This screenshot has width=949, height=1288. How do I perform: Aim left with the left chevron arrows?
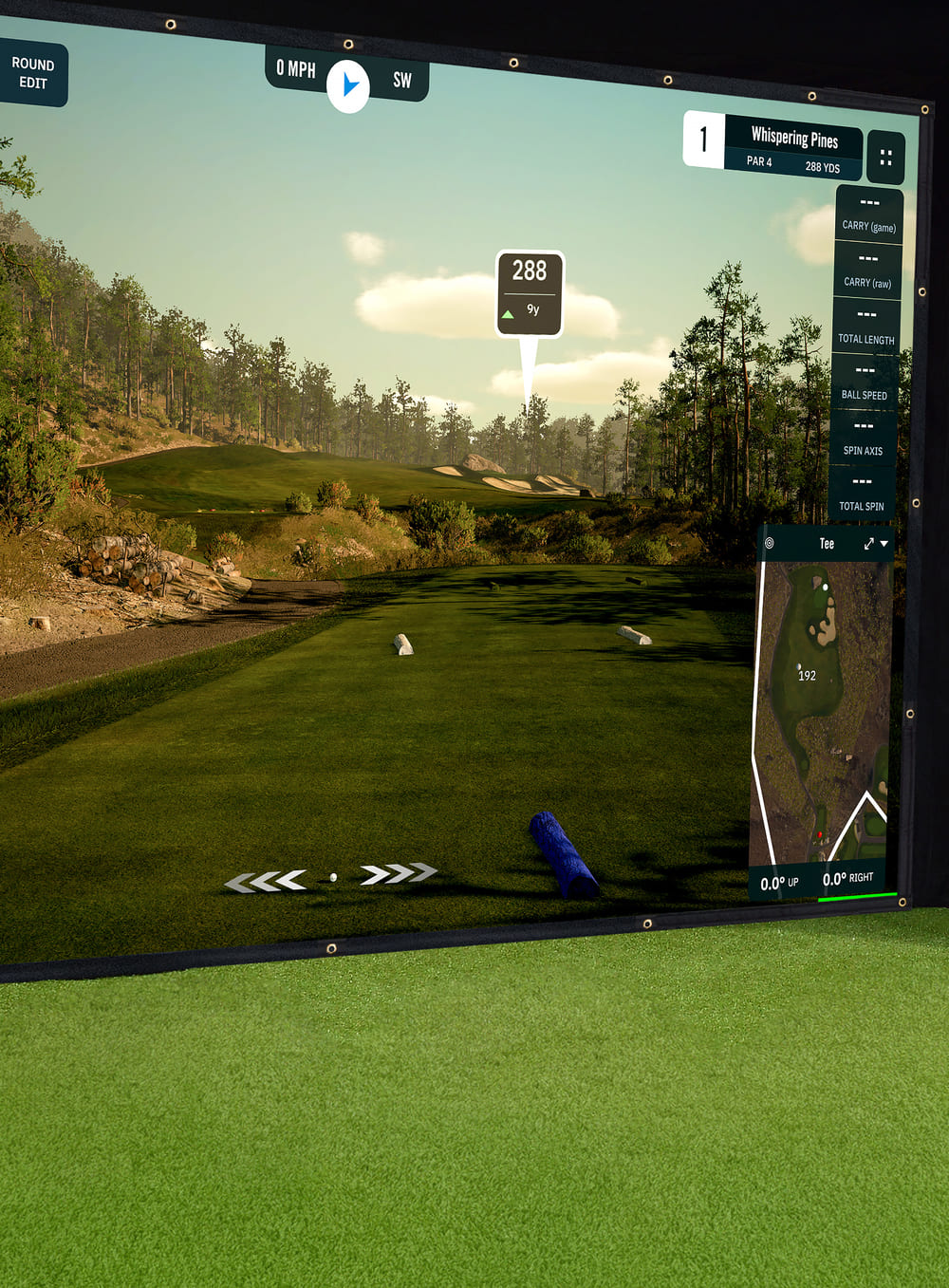click(266, 882)
